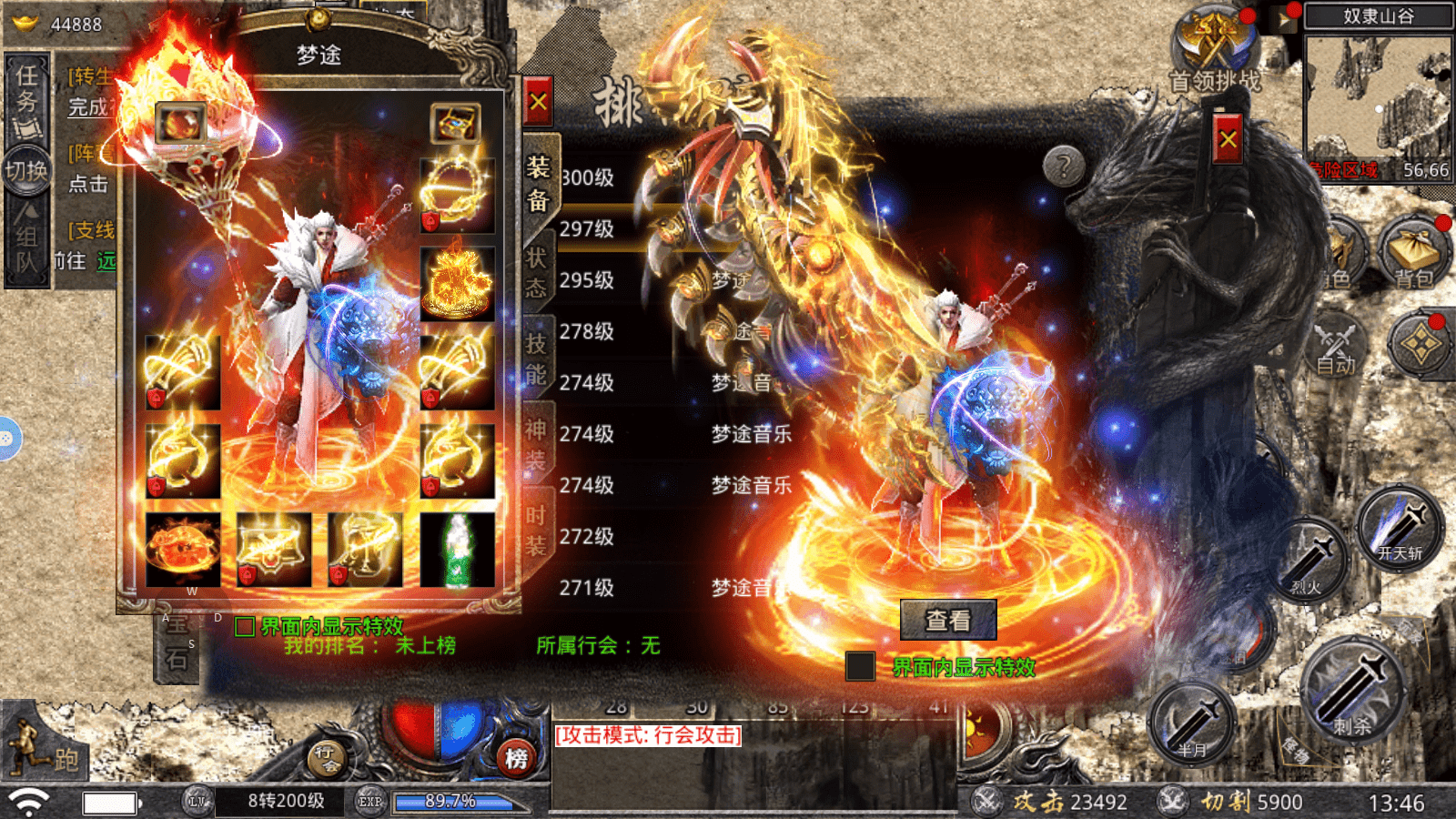Image resolution: width=1456 pixels, height=819 pixels.
Task: Open the 行会 guild icon
Action: tap(328, 760)
